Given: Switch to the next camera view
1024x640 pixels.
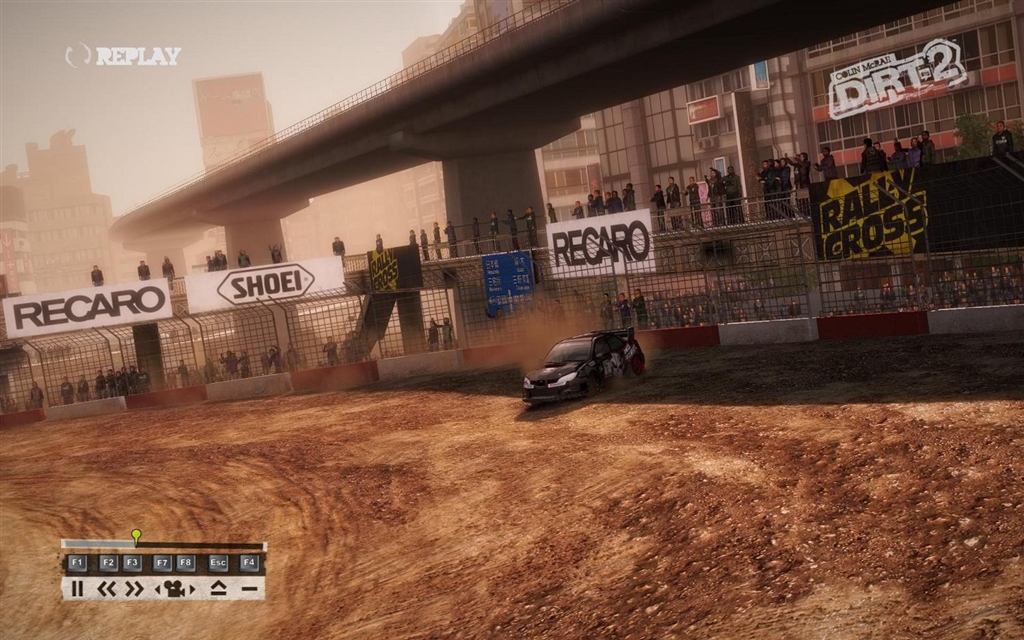Looking at the screenshot, I should (x=190, y=588).
